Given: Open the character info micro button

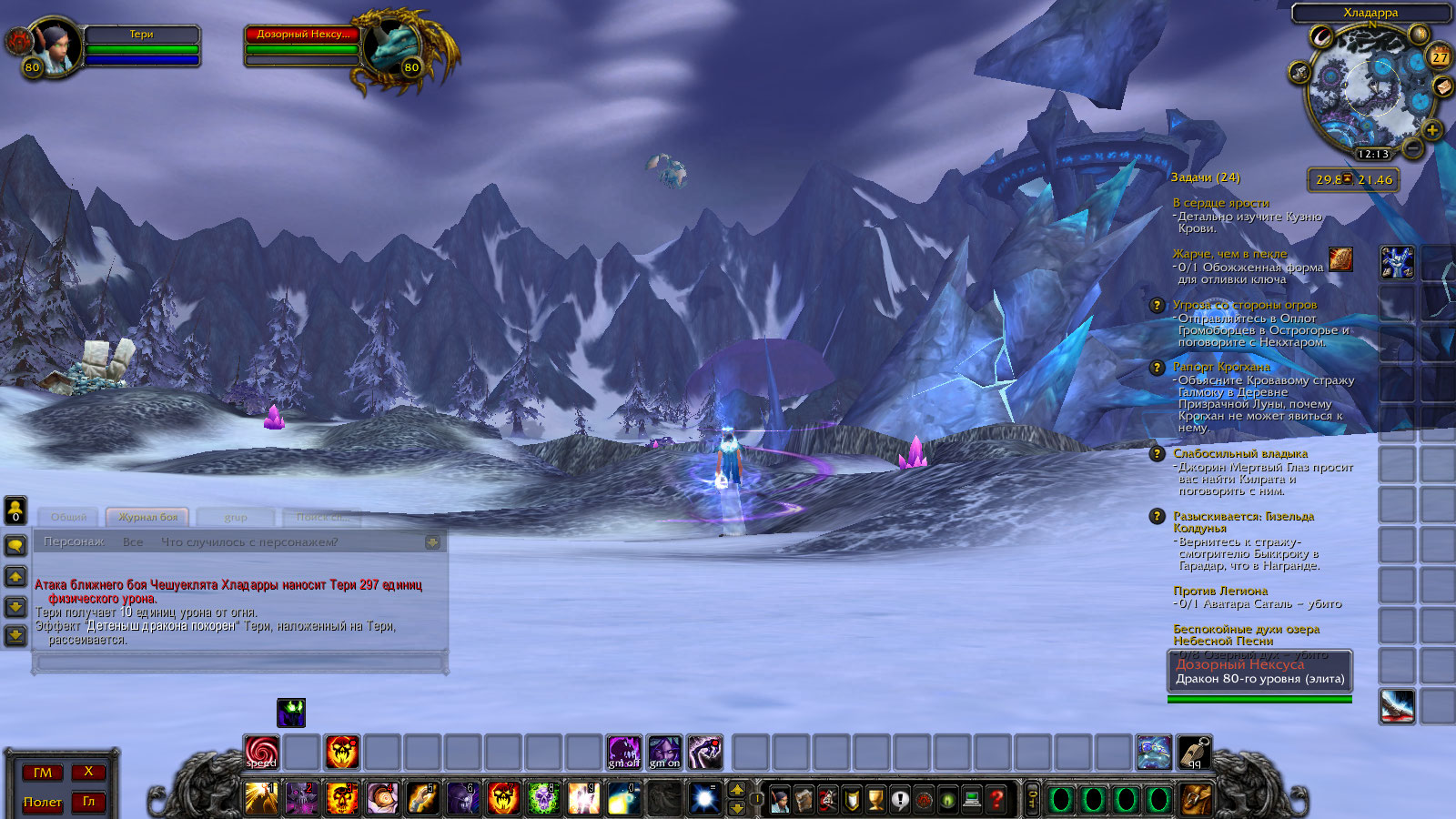Looking at the screenshot, I should 780,800.
